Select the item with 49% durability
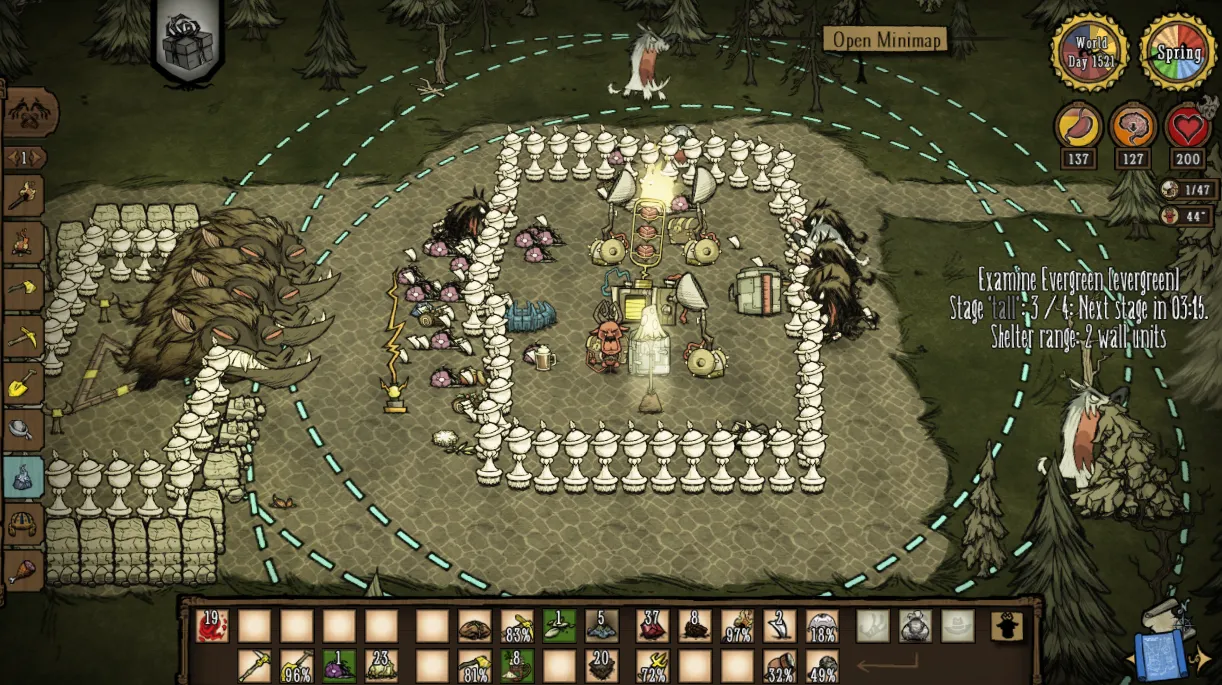Screen dimensions: 1222x685 click(822, 665)
